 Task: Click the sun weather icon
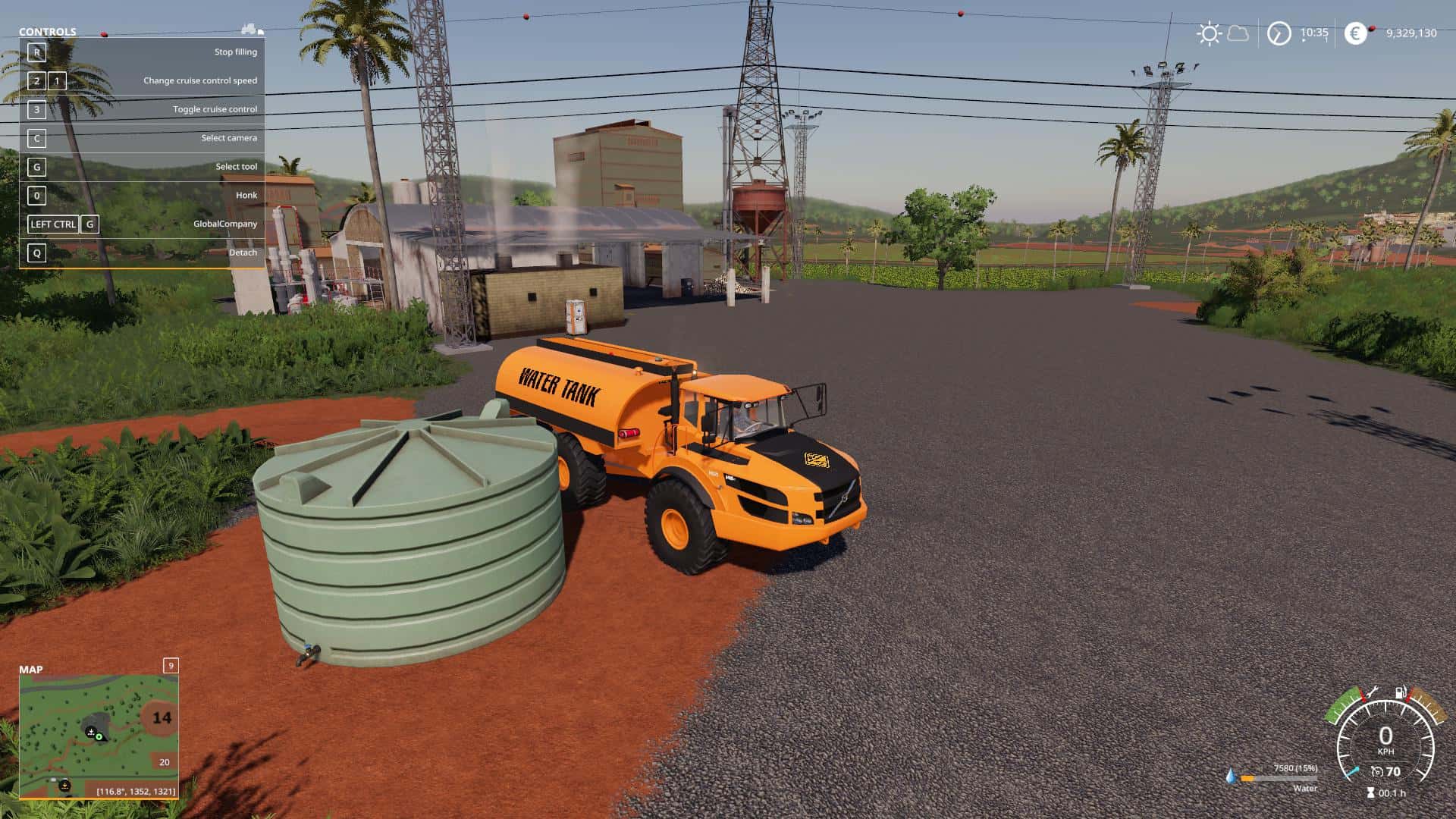coord(1209,33)
